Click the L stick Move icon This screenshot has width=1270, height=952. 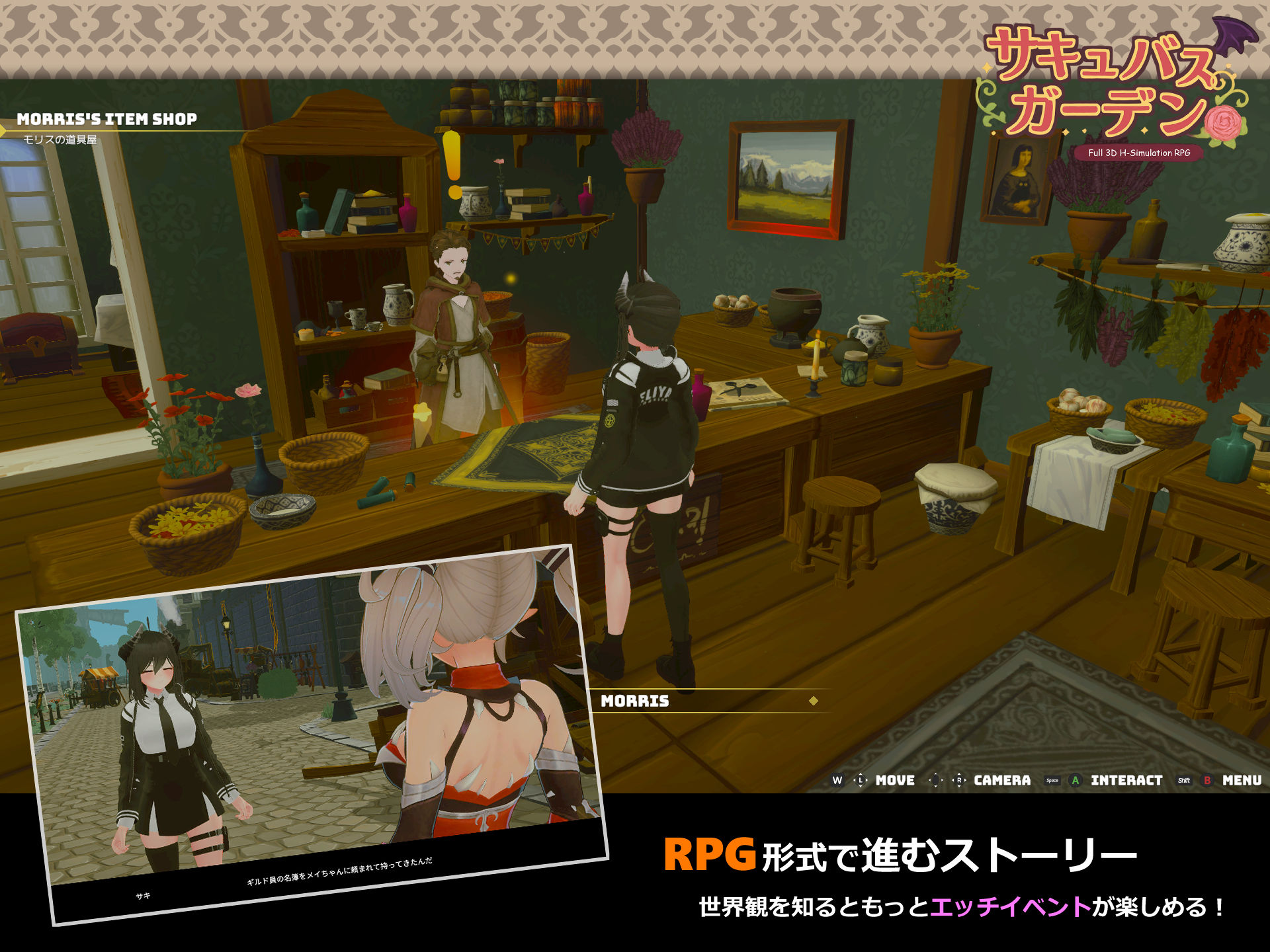[861, 781]
